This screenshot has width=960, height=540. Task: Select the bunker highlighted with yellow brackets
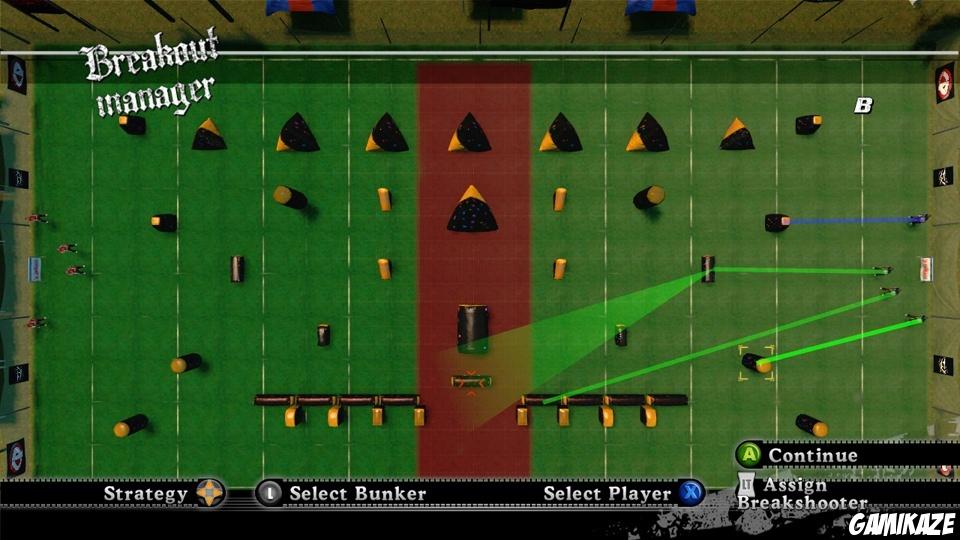(x=756, y=362)
